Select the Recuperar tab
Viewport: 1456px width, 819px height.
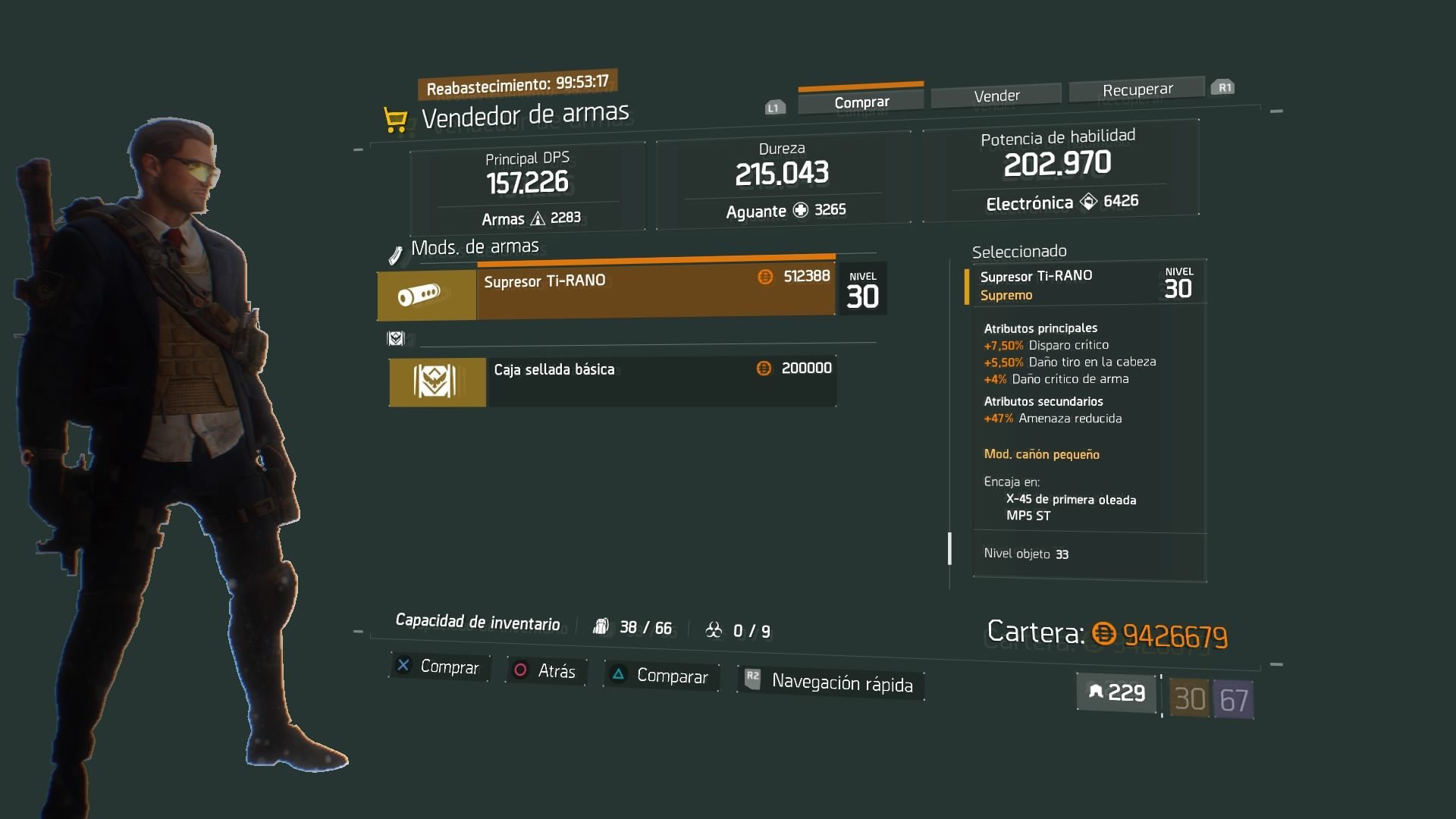pyautogui.click(x=1137, y=89)
